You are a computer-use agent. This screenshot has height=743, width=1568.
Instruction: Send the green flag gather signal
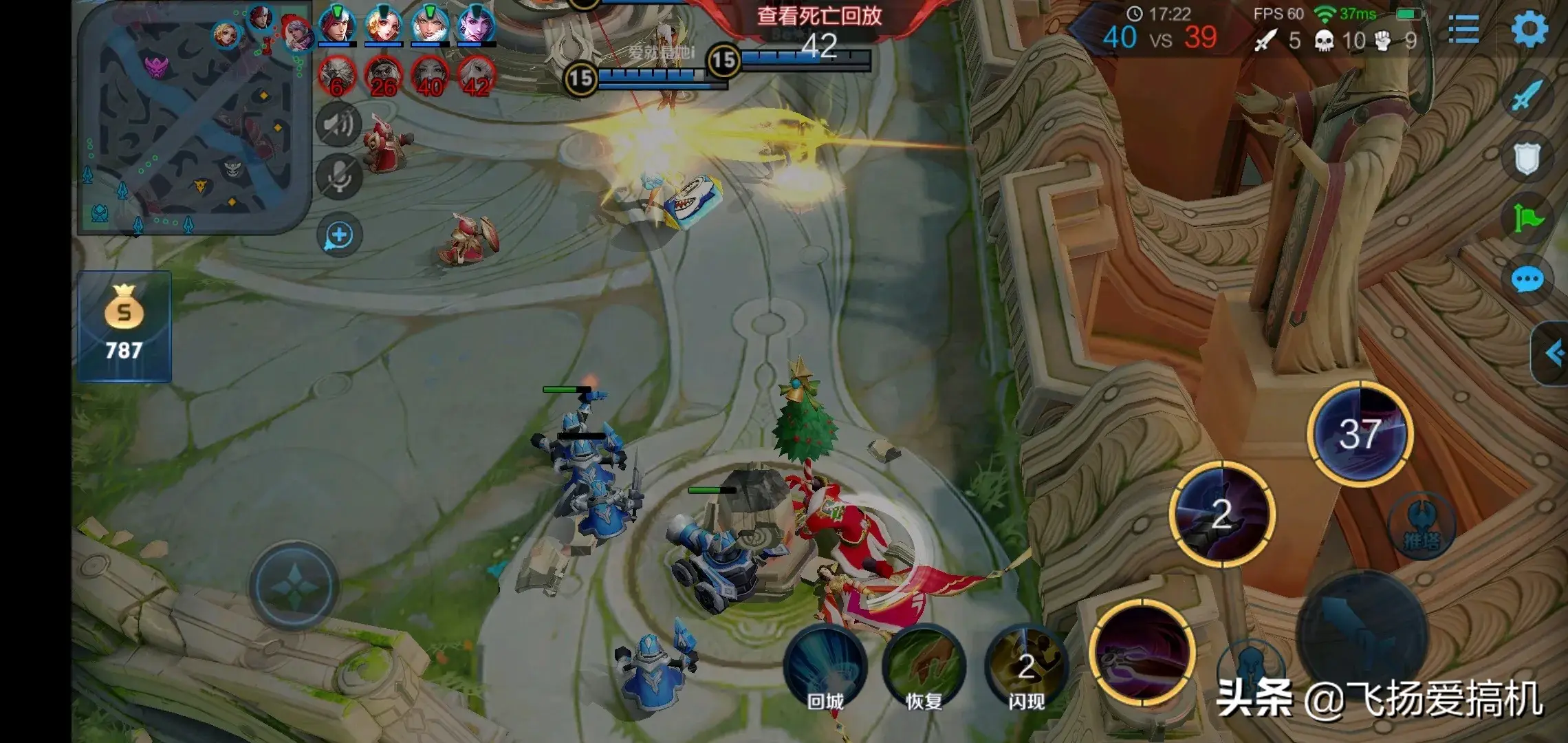click(1527, 219)
